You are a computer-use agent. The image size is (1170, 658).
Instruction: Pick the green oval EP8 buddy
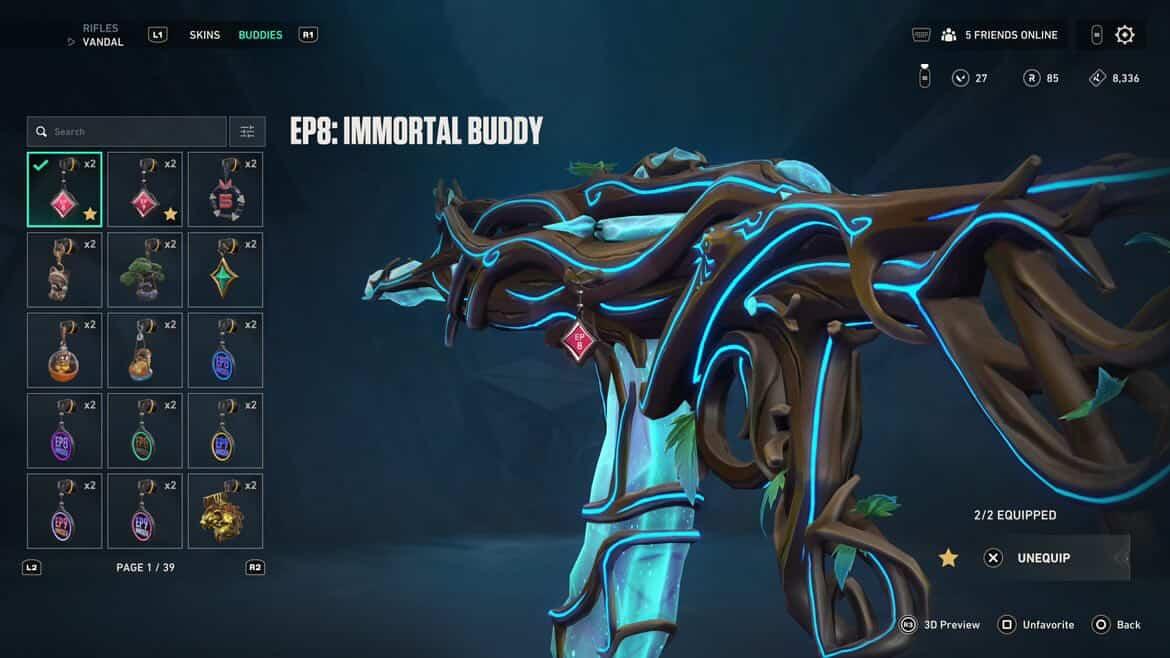pyautogui.click(x=145, y=431)
